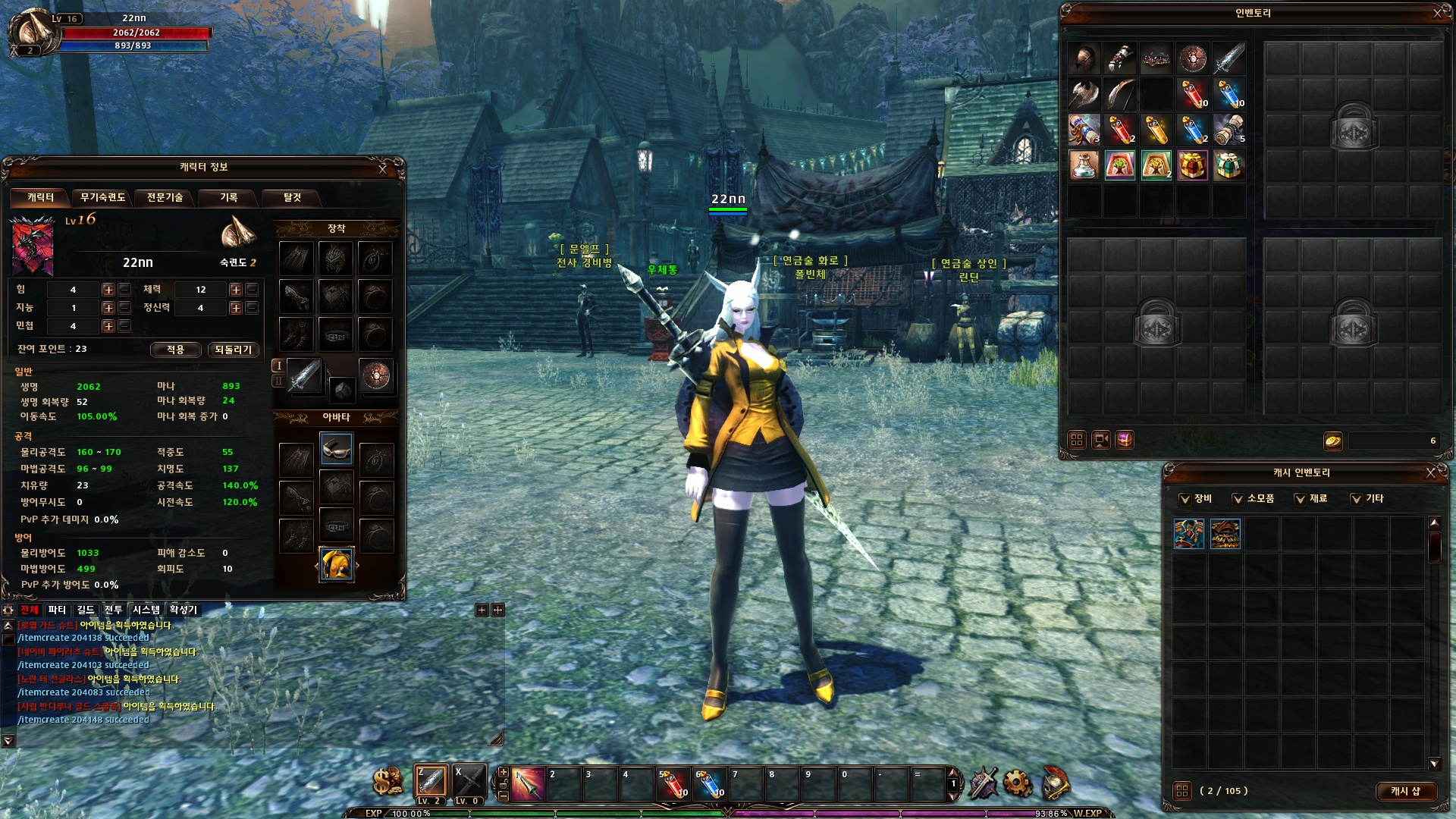The image size is (1456, 819).
Task: Select the yellow helmet avatar slot
Action: tap(336, 564)
